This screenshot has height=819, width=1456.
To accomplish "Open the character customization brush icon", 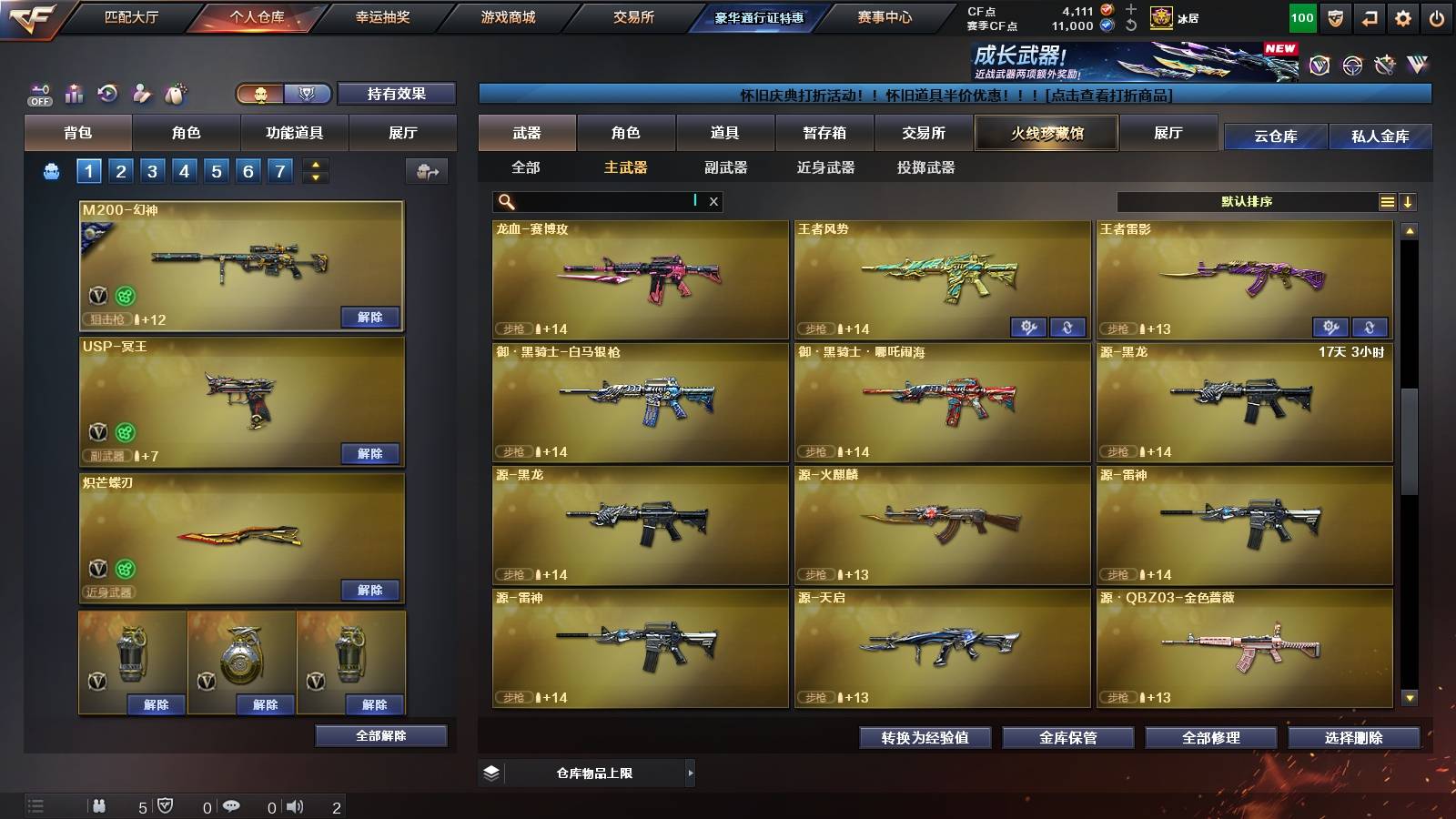I will pyautogui.click(x=140, y=91).
